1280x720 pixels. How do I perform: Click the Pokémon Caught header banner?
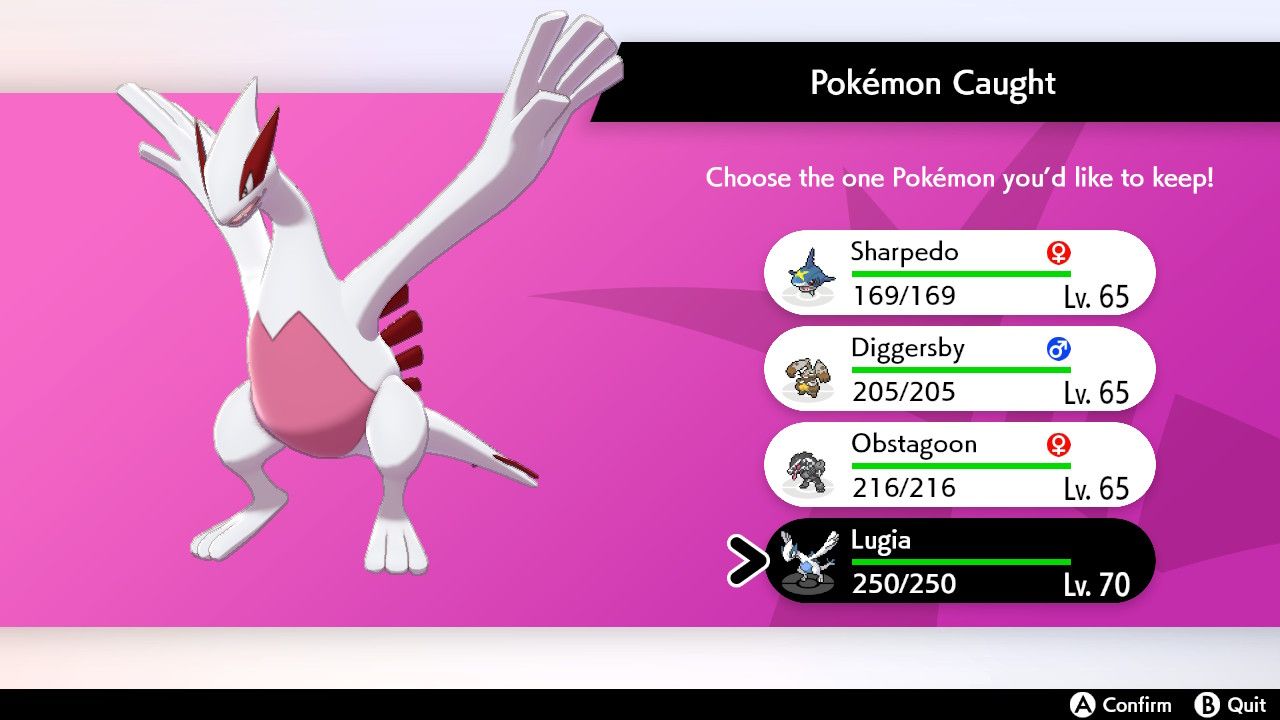pyautogui.click(x=932, y=83)
